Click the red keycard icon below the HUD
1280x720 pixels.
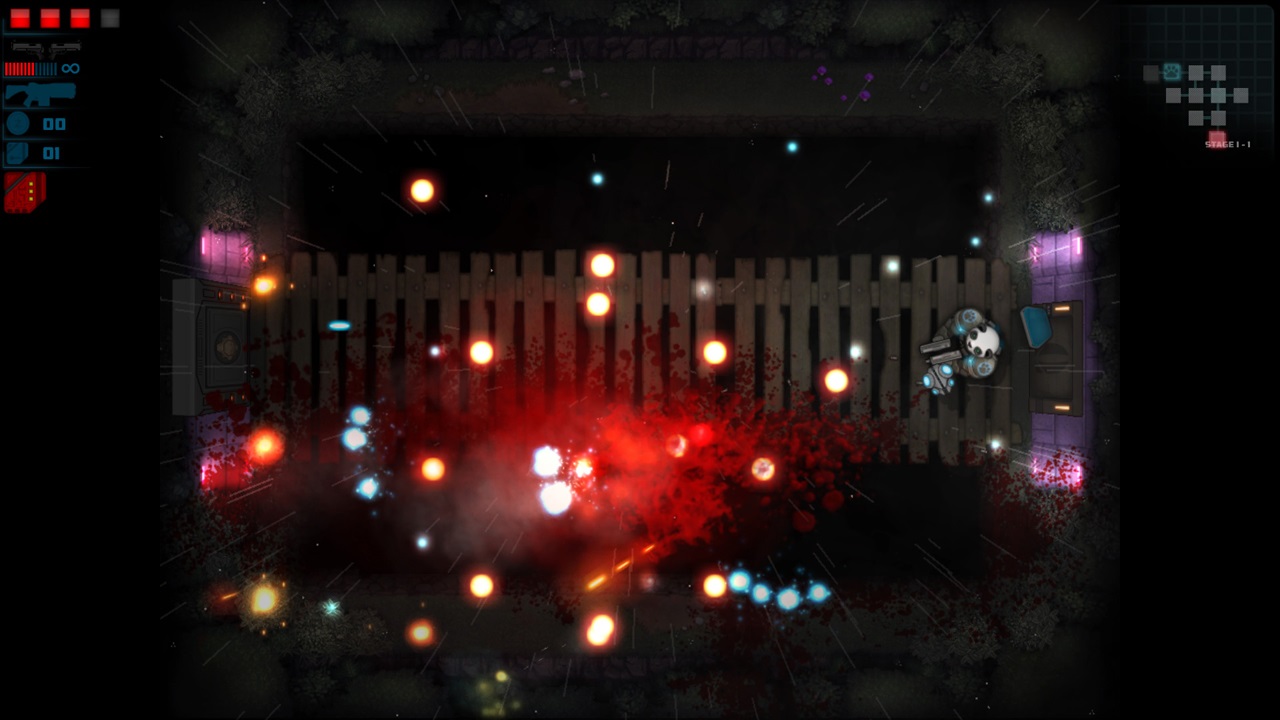click(x=24, y=191)
